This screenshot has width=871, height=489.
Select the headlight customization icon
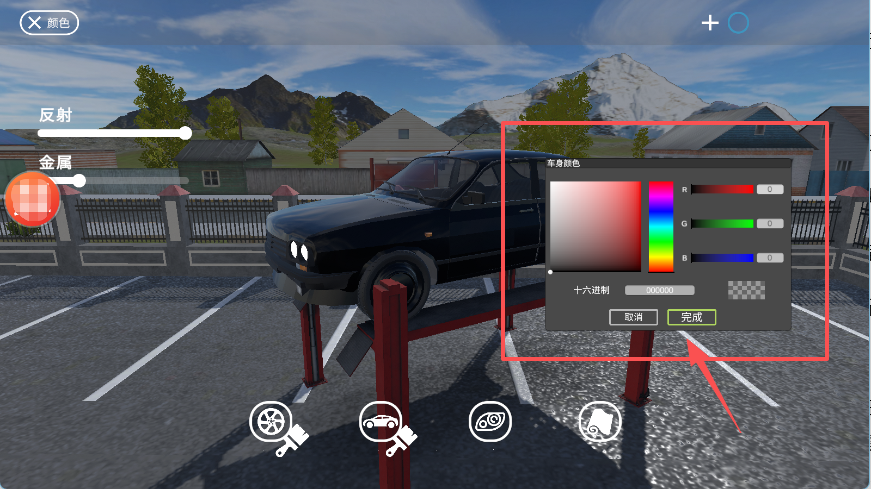(490, 422)
